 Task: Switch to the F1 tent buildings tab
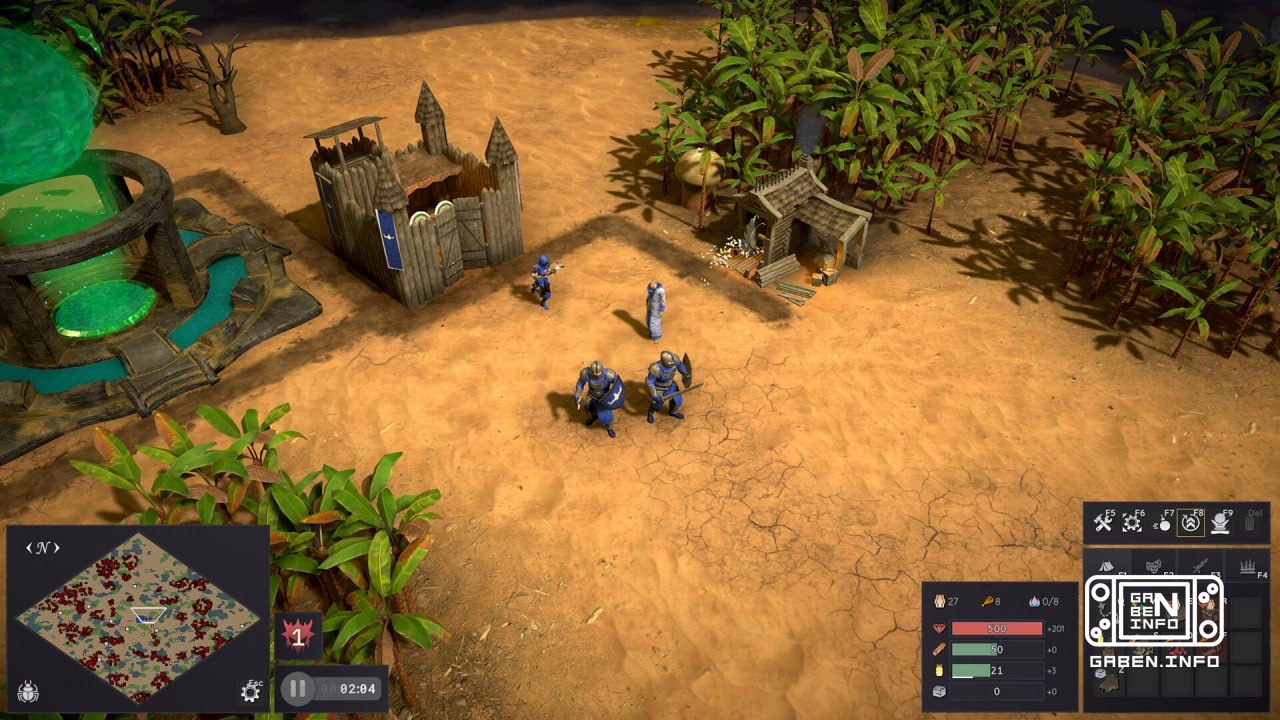(1108, 566)
